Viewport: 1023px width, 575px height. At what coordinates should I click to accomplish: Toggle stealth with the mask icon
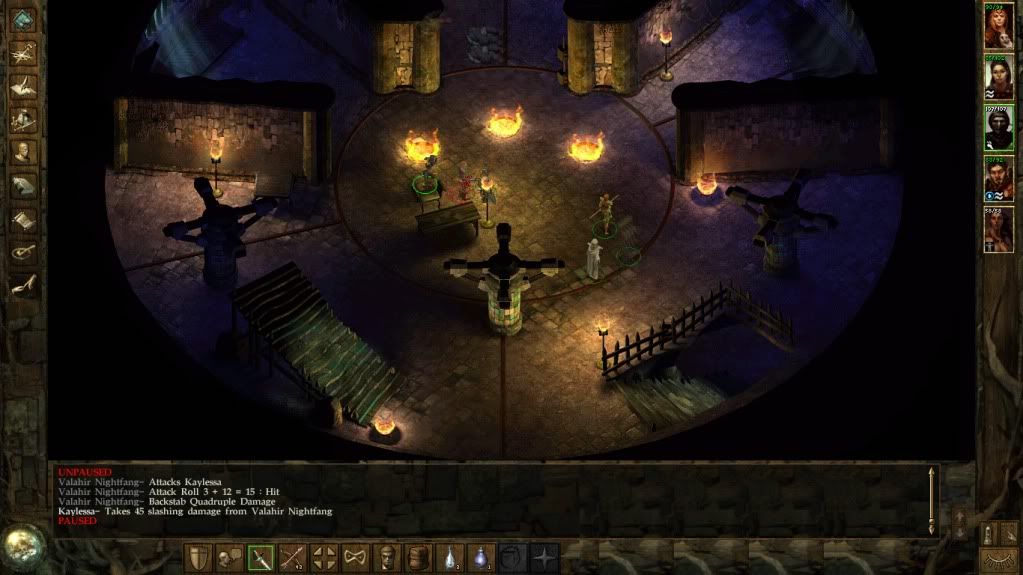(355, 557)
